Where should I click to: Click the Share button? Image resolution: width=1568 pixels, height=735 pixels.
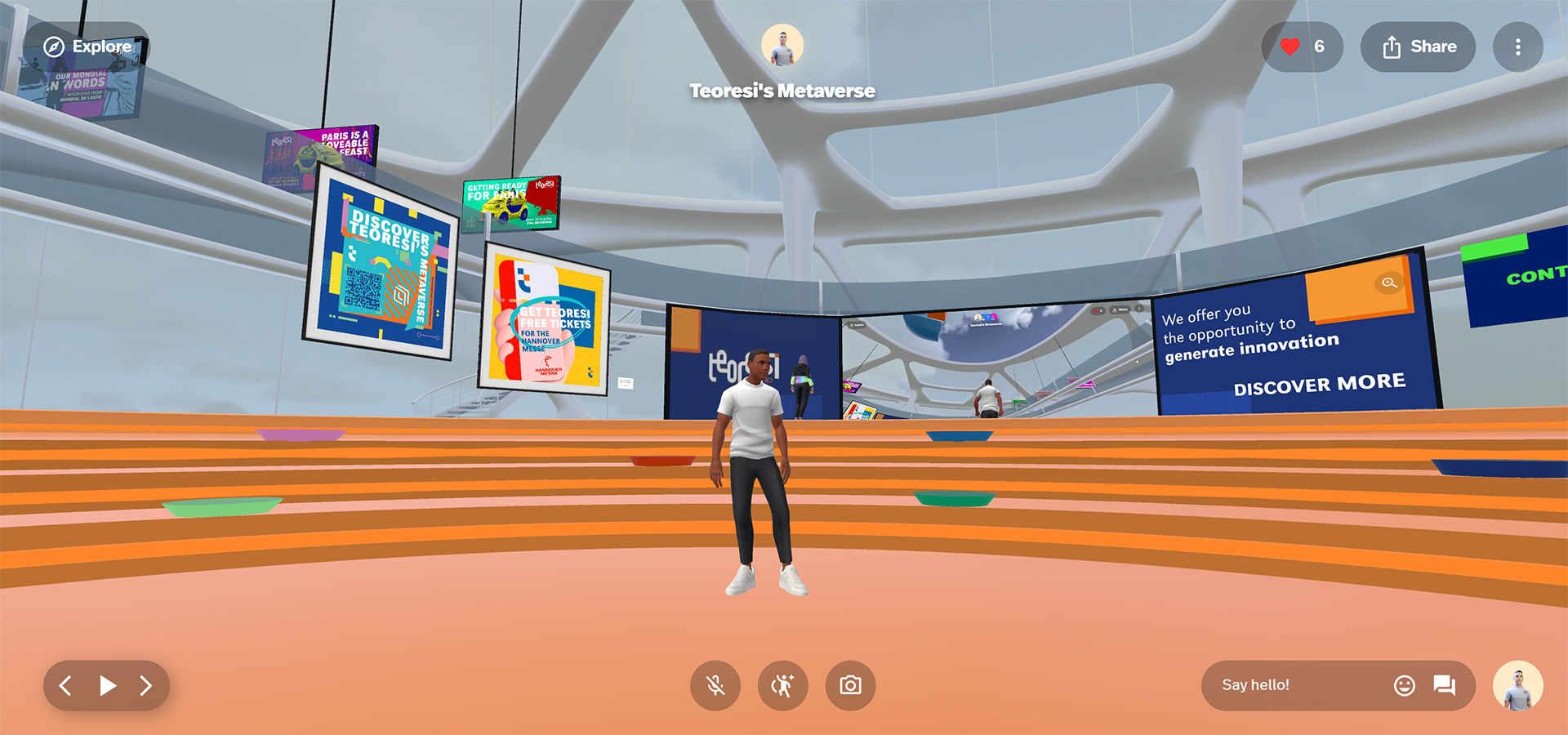coord(1418,47)
